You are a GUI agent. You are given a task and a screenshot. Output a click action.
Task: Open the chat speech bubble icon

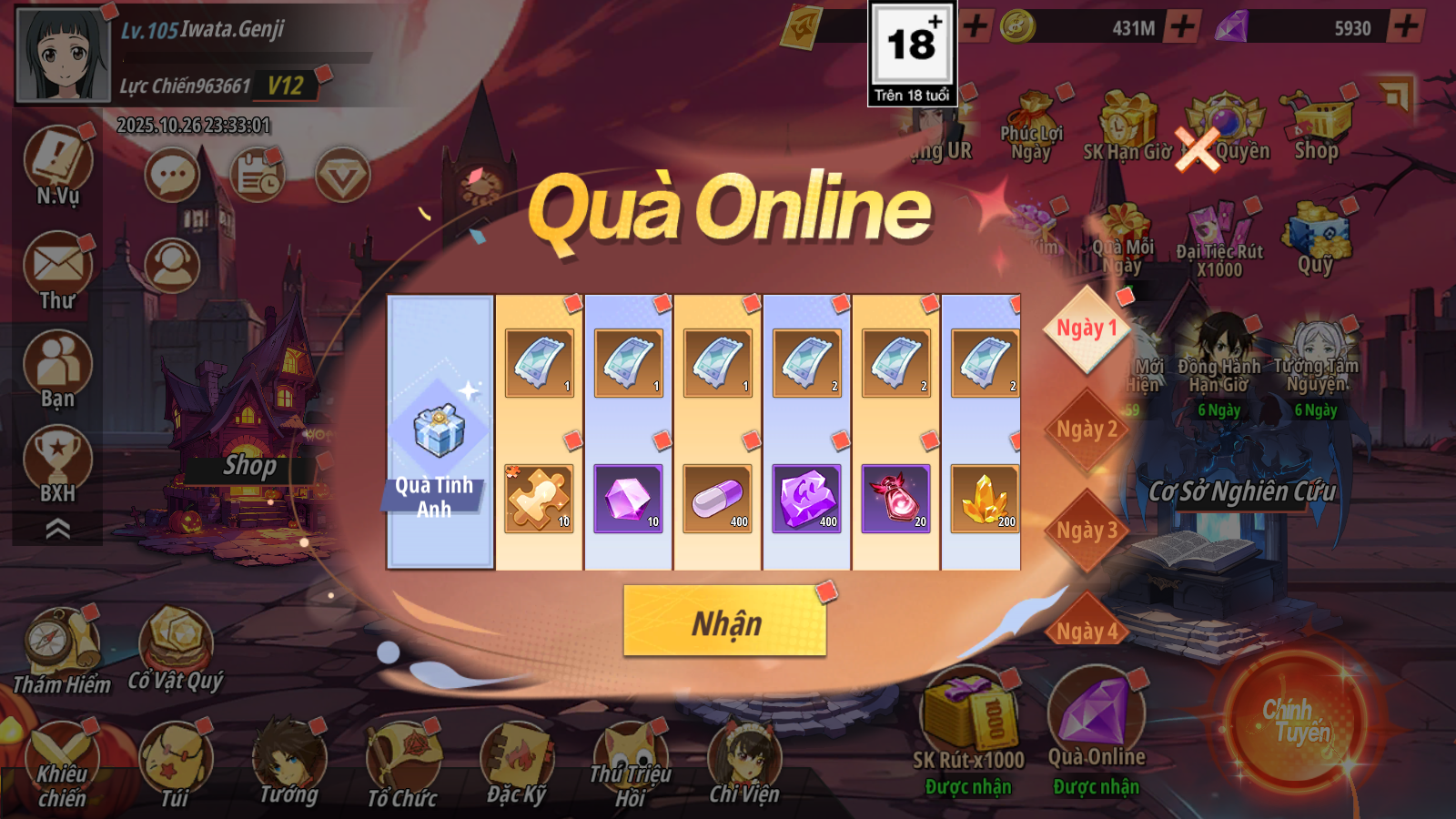pos(172,175)
